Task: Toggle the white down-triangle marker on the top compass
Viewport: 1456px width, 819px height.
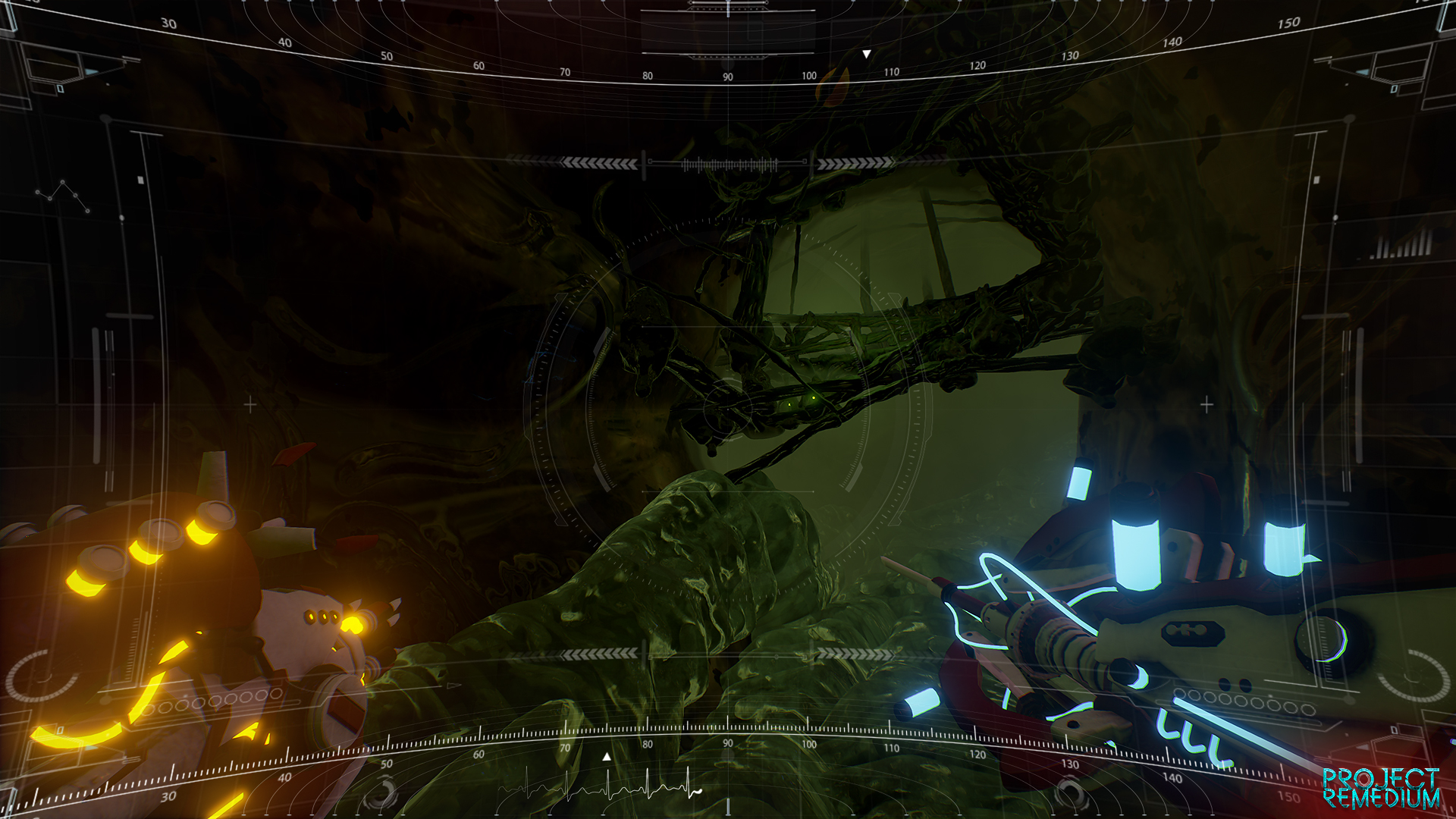Action: 865,54
